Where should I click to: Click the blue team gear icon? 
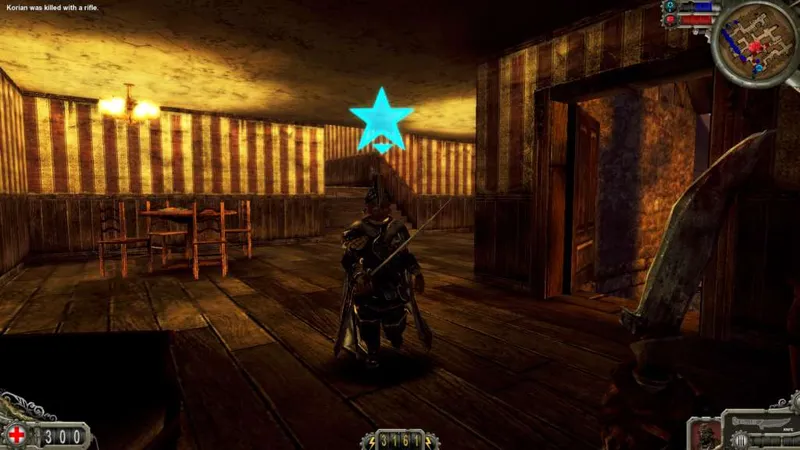pos(670,6)
